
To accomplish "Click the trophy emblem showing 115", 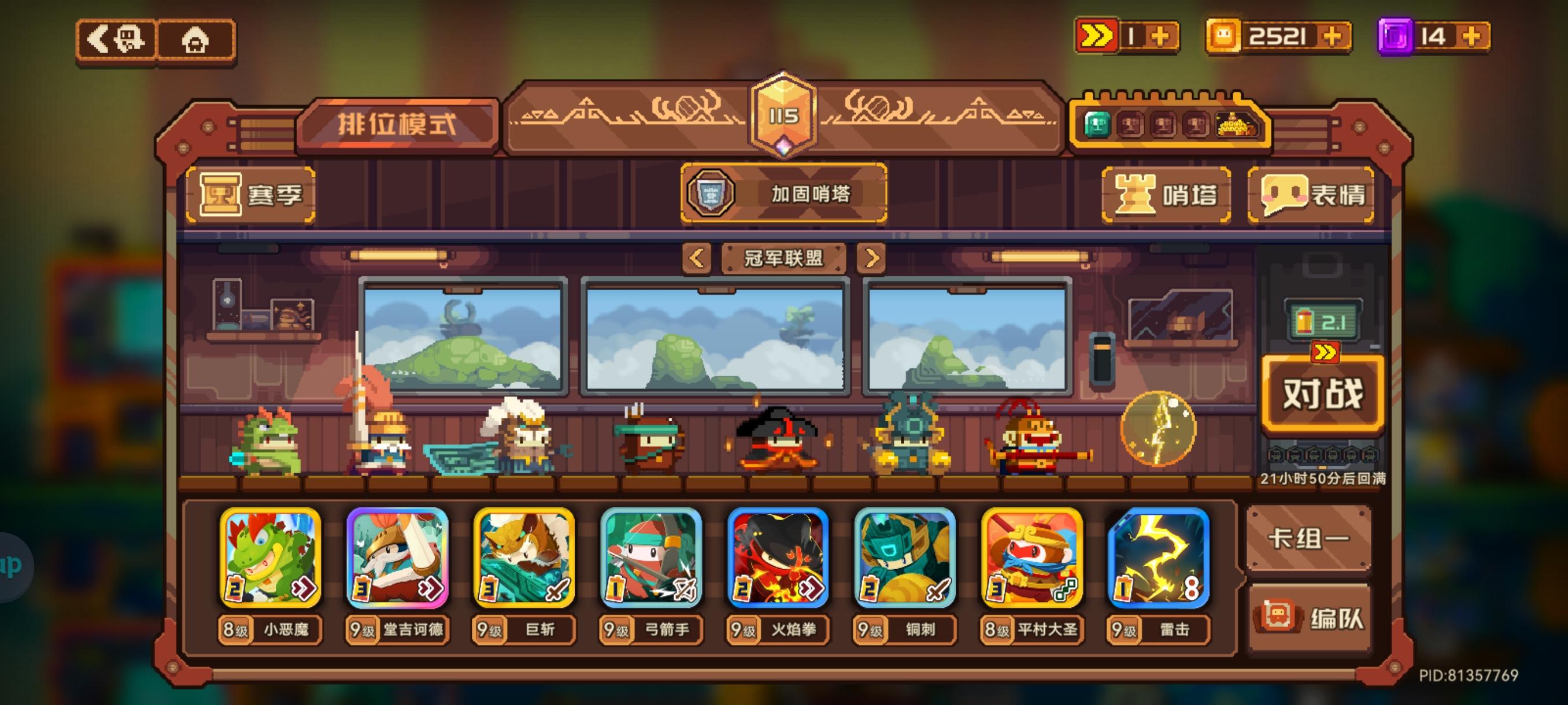I will point(784,116).
